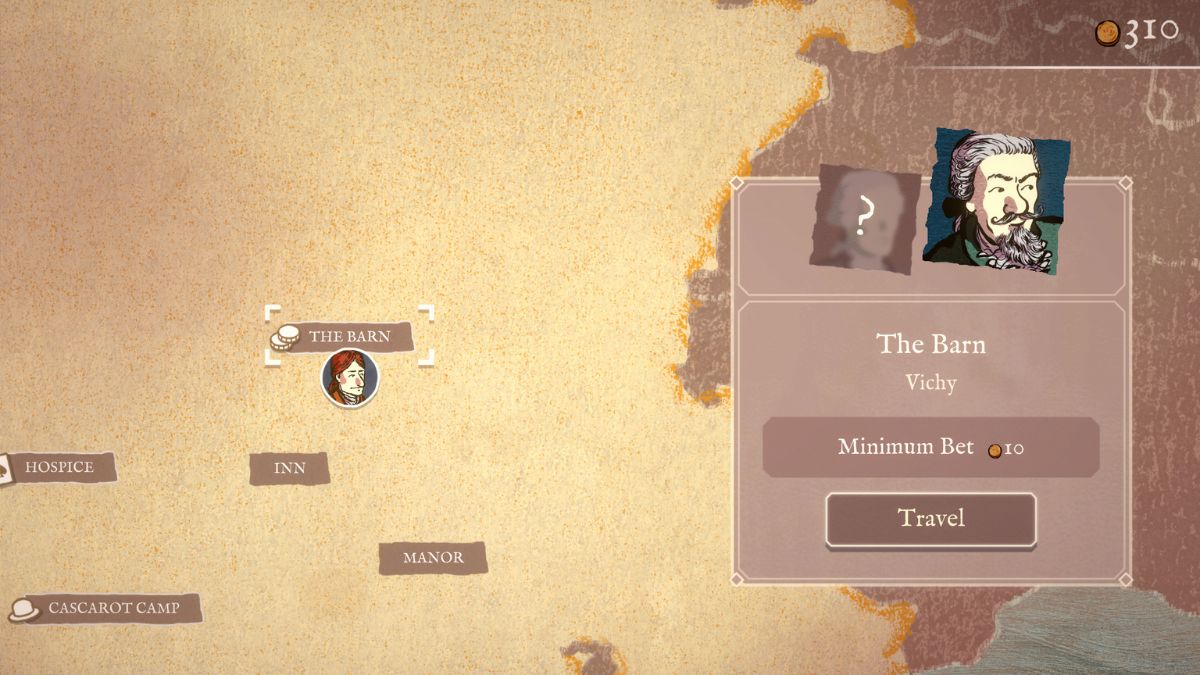
Task: View the mustached opponent's portrait
Action: click(x=995, y=202)
